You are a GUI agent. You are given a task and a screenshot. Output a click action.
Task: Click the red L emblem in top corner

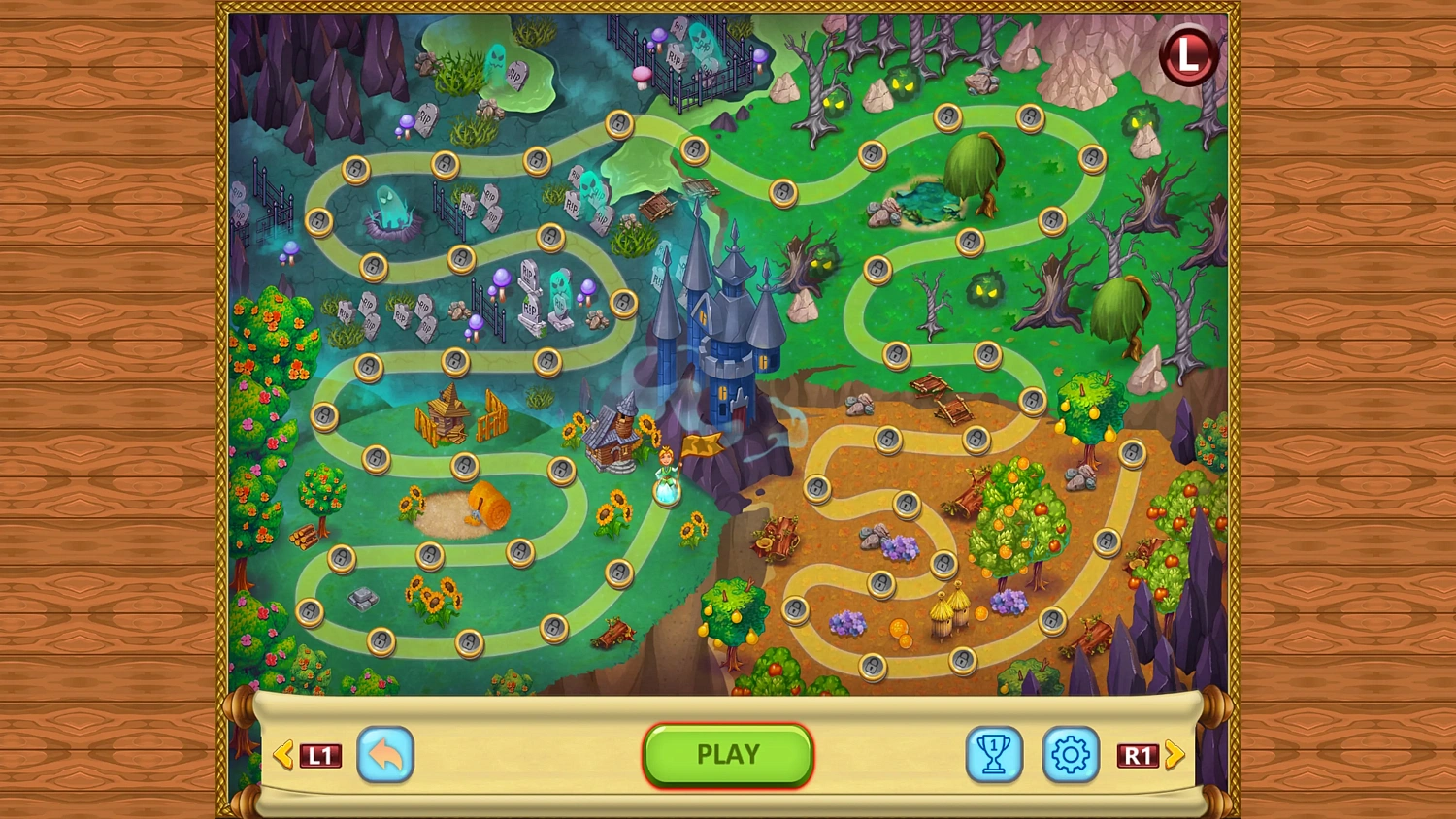pos(1189,55)
